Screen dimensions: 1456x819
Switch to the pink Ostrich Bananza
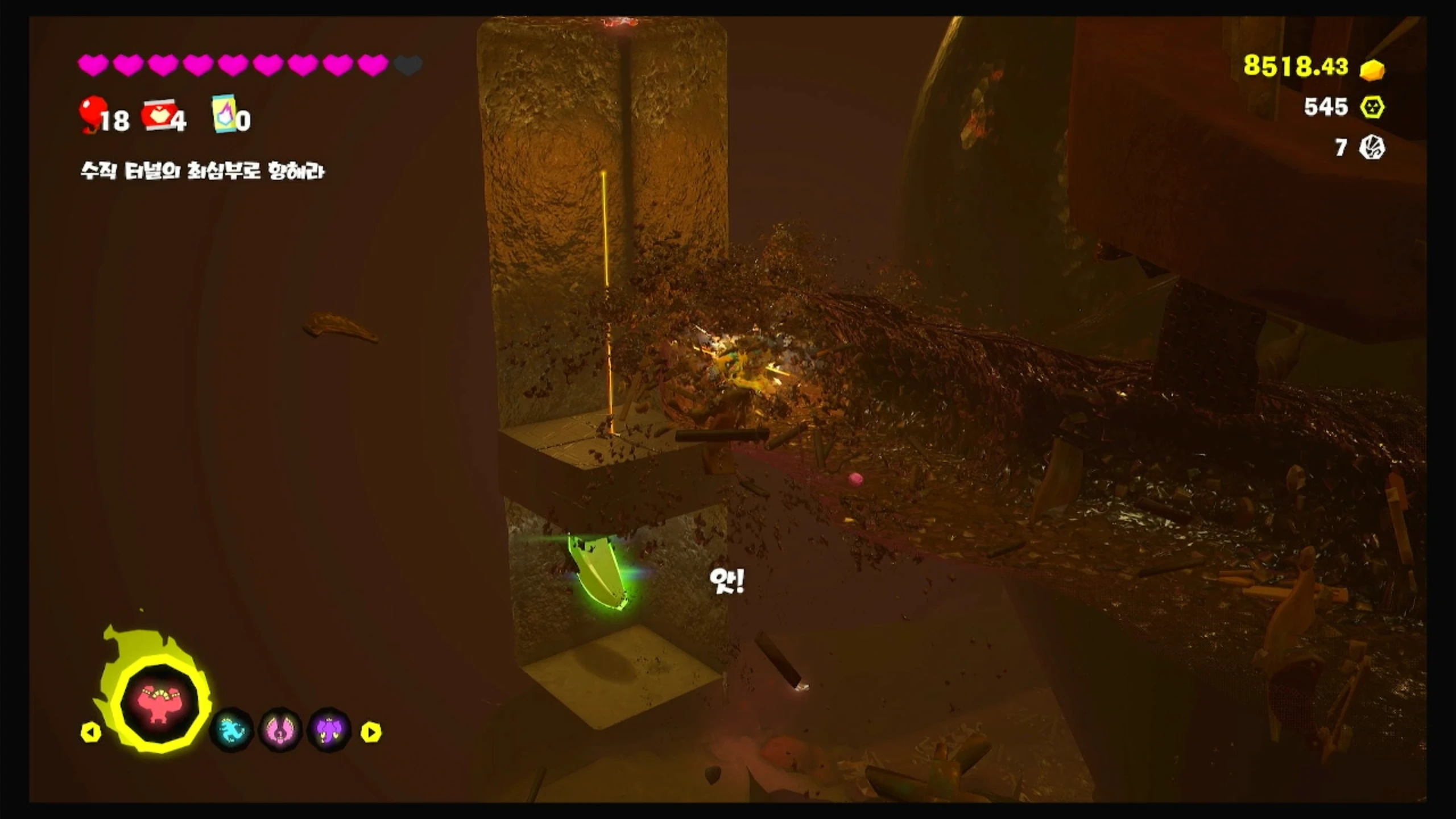pos(281,730)
